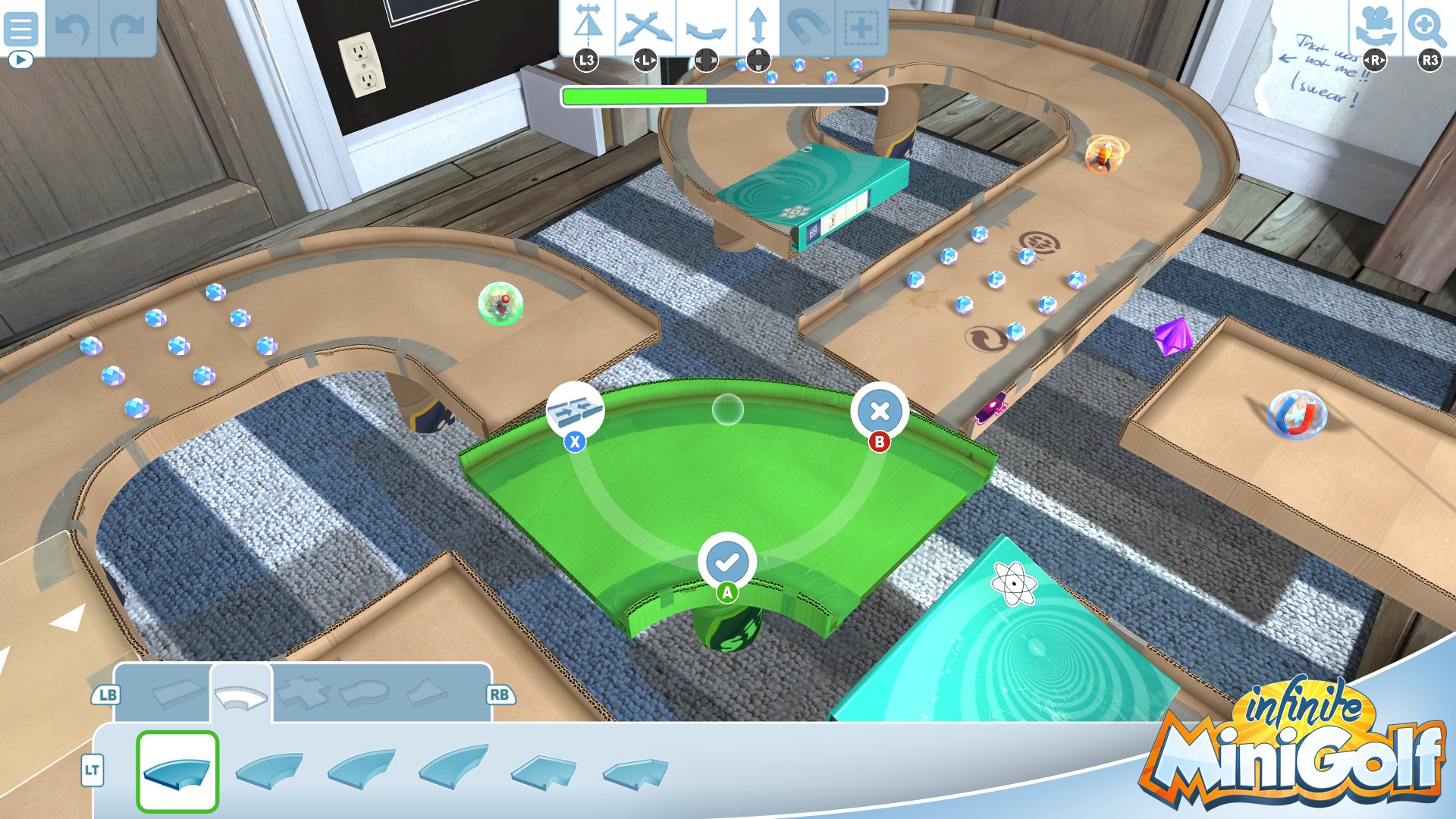This screenshot has width=1456, height=819.
Task: Click the level completion progress bar
Action: point(723,96)
